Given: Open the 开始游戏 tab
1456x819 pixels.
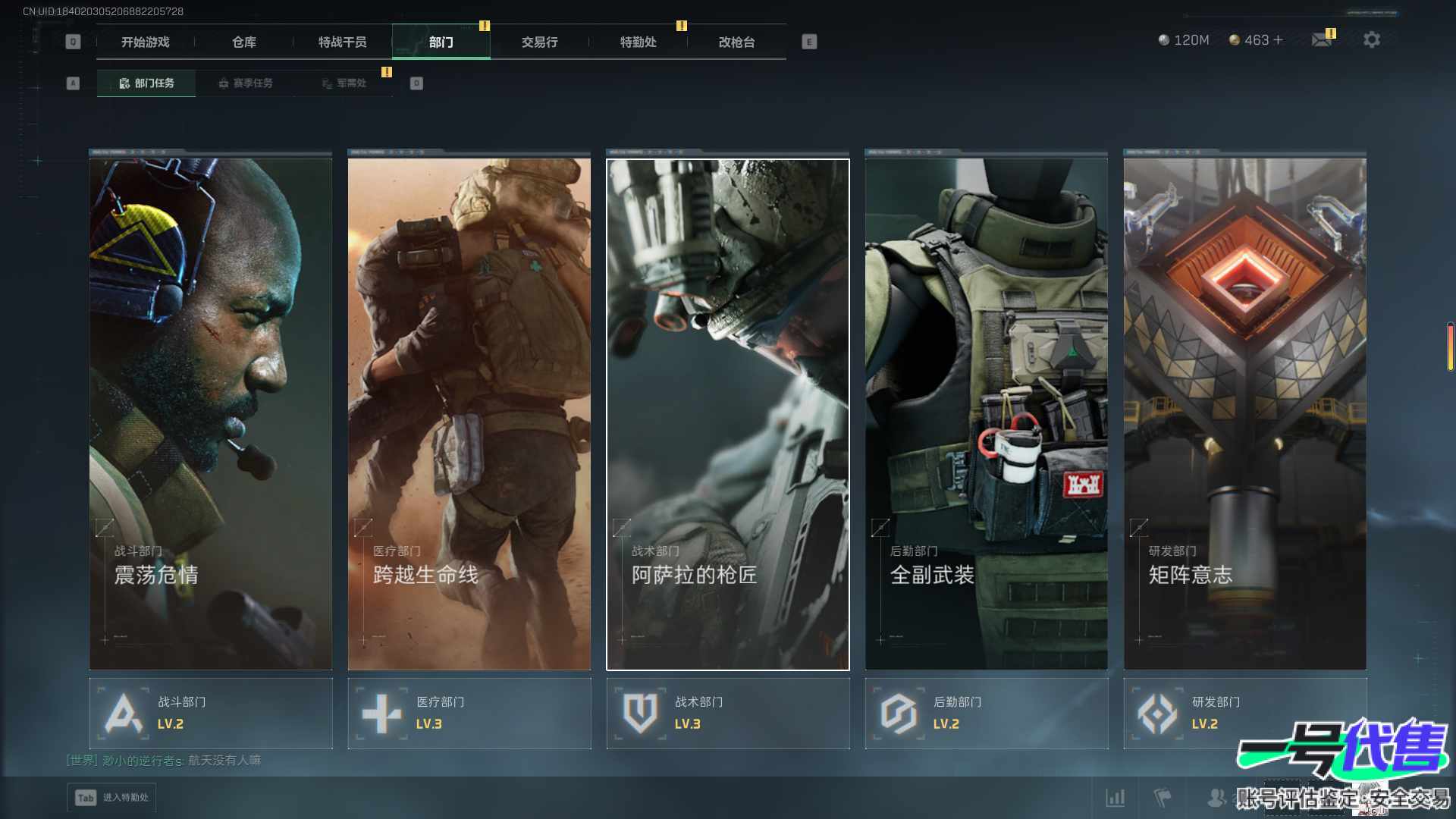Looking at the screenshot, I should point(145,42).
